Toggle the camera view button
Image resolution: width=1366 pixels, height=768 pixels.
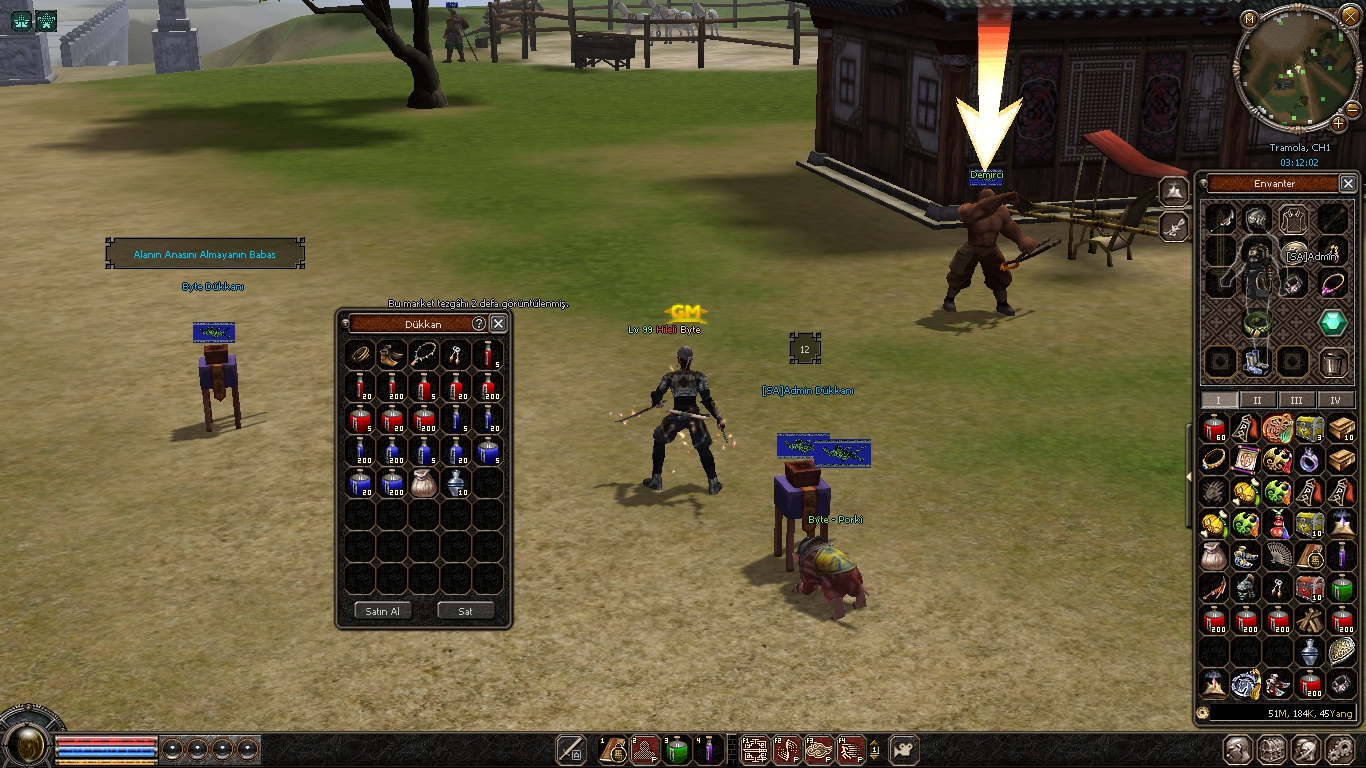point(904,750)
